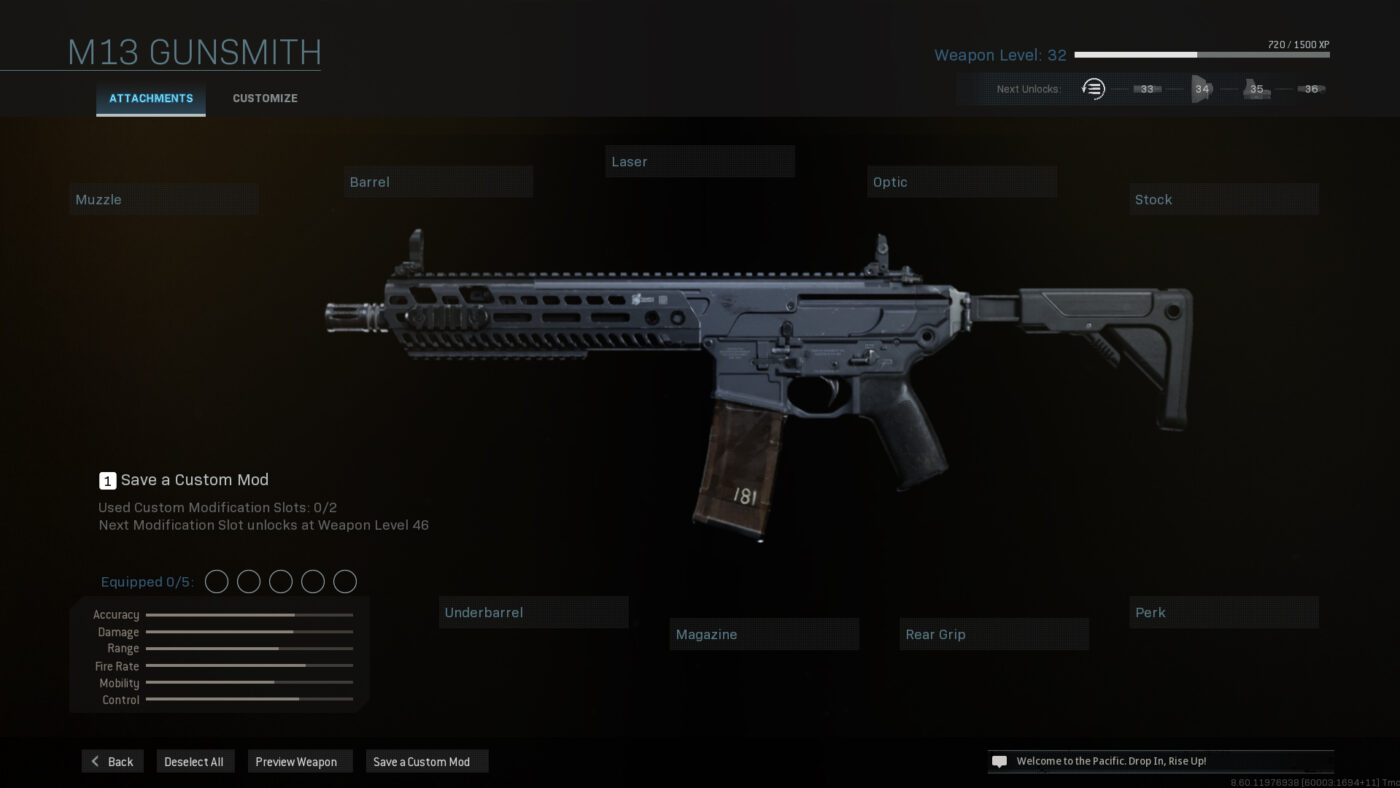Click the Weapon Level XP progress bar
This screenshot has width=1400, height=788.
(x=1200, y=55)
